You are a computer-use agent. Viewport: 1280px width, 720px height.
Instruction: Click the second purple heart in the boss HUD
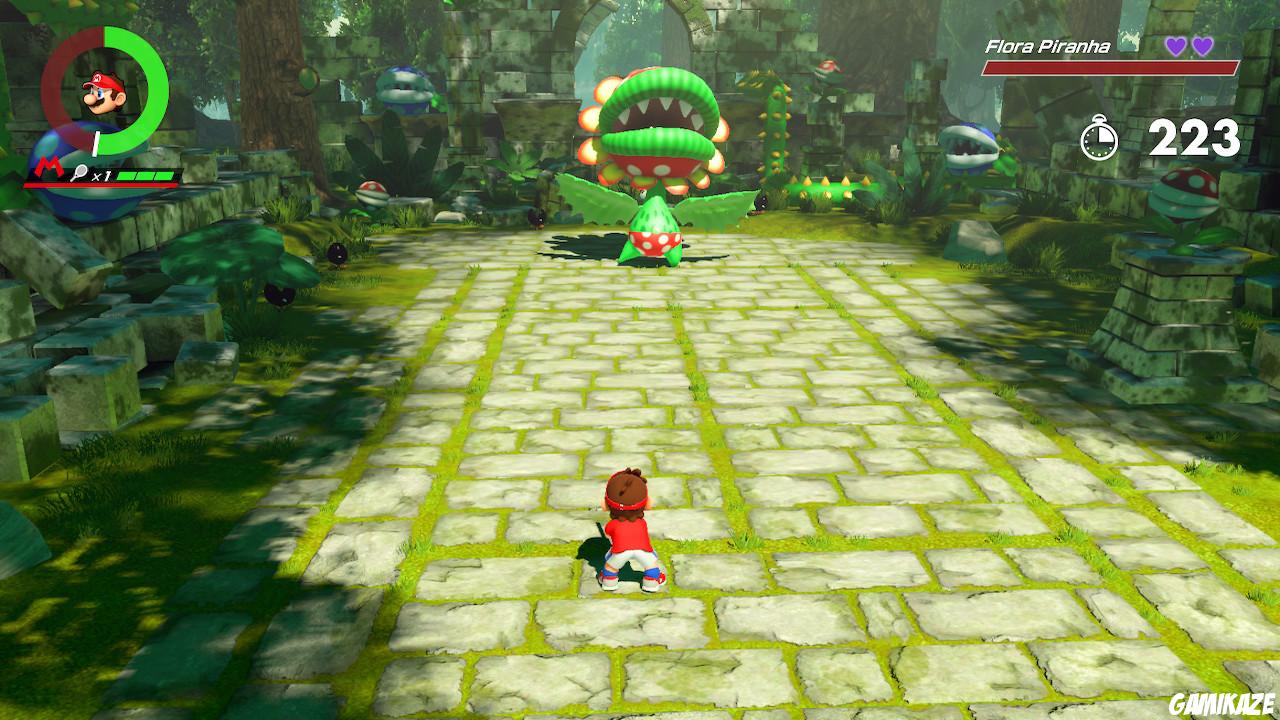tap(1204, 45)
